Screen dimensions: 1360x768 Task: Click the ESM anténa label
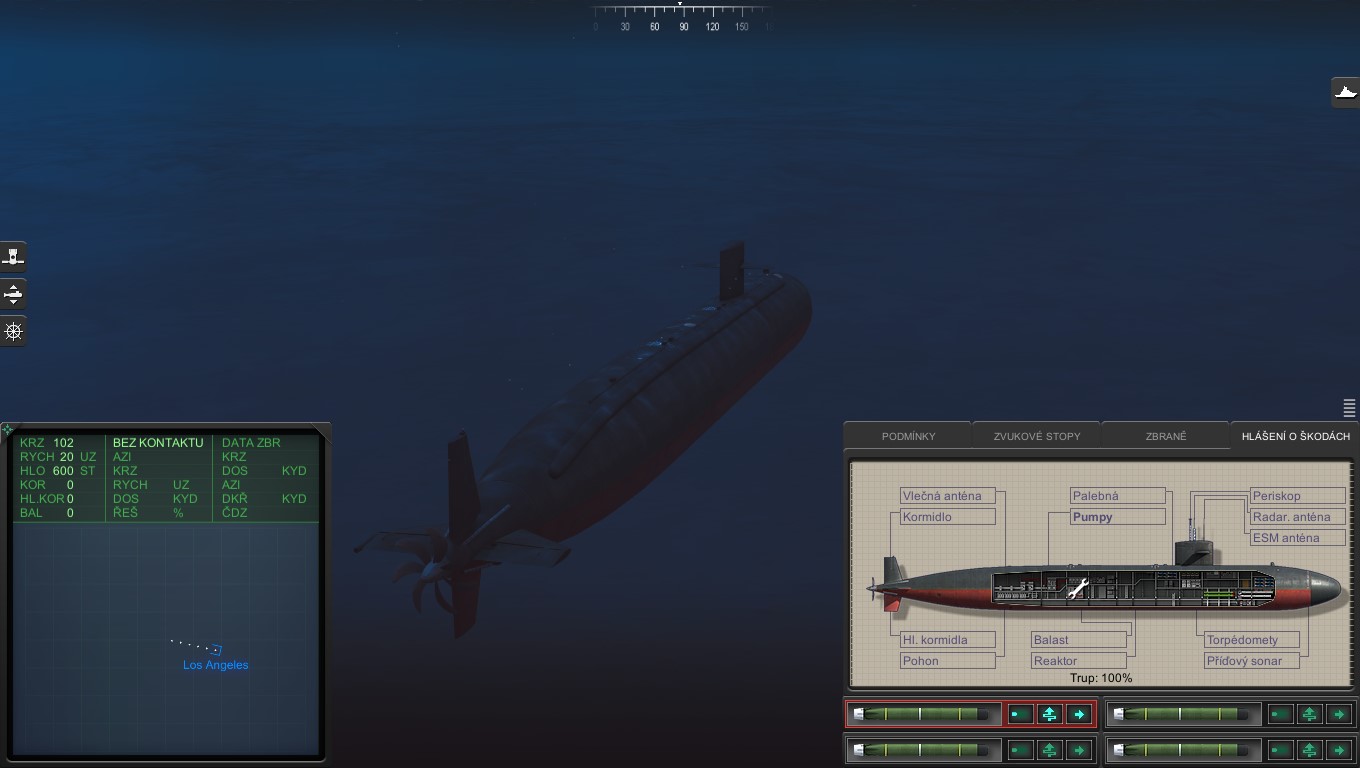tap(1296, 538)
